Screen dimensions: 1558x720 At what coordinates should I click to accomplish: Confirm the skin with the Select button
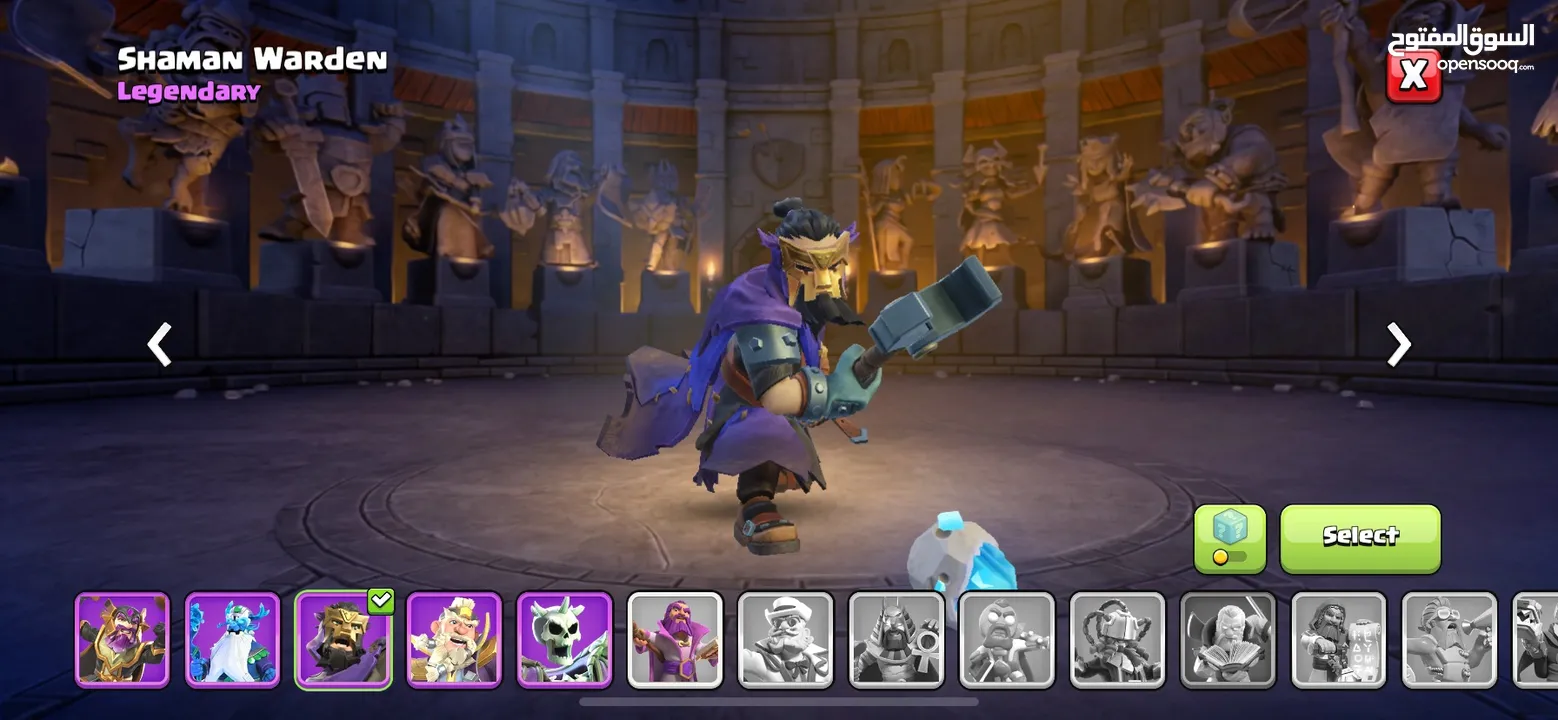(1360, 538)
